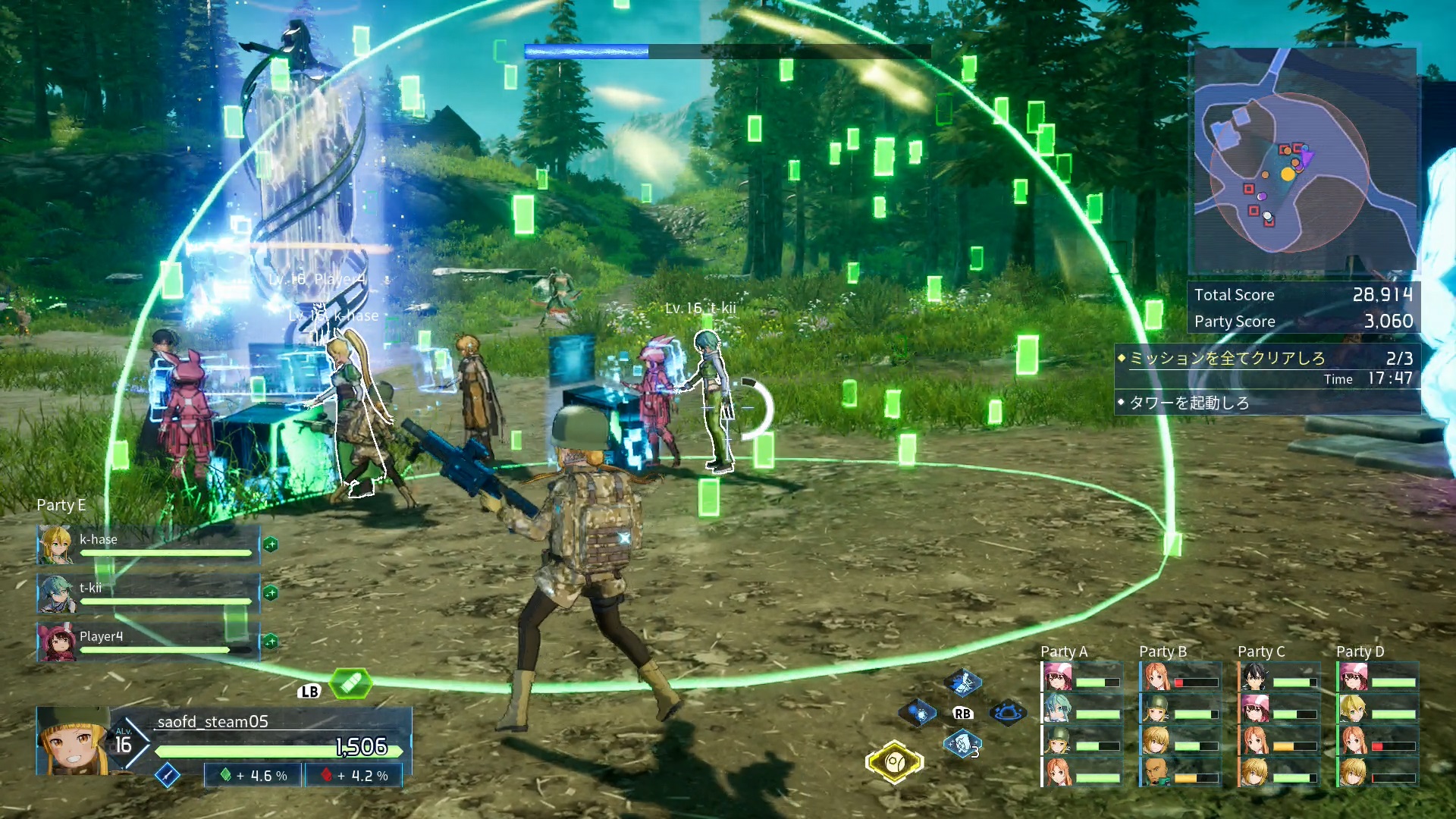Select party member k-hase's row
The image size is (1456, 819).
tap(149, 544)
